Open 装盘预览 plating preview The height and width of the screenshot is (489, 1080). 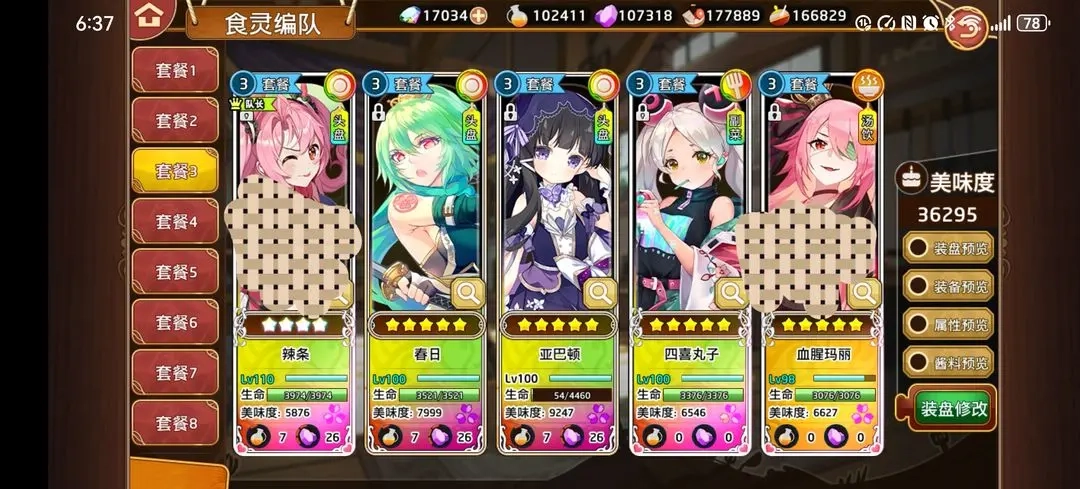click(x=949, y=247)
